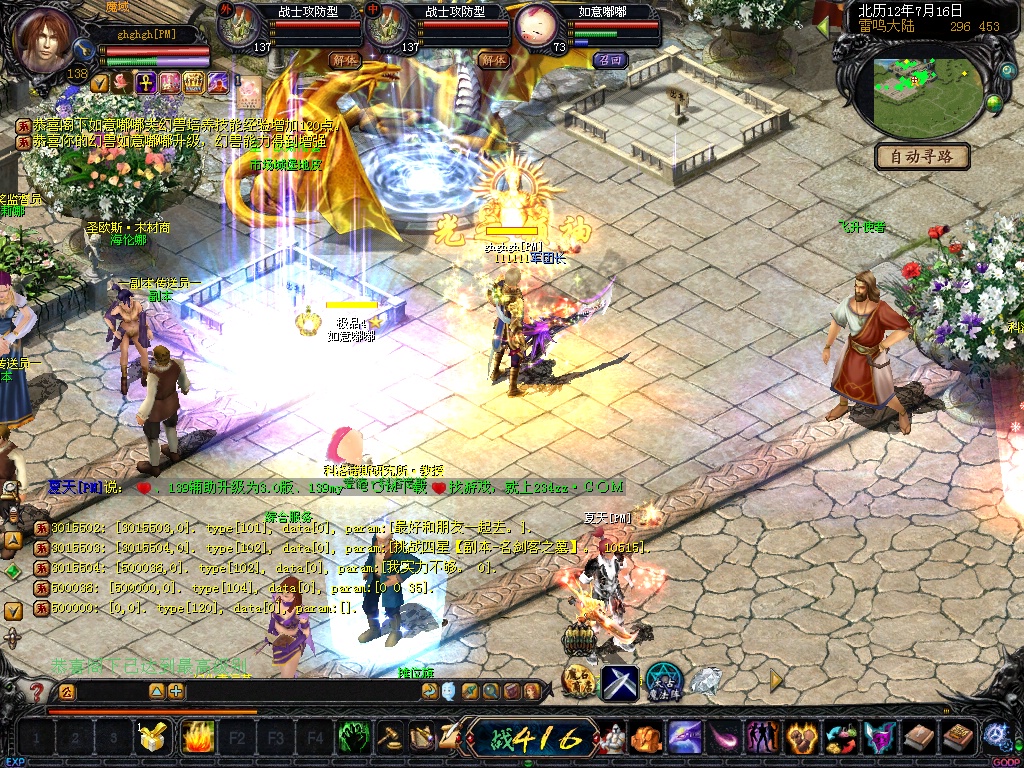This screenshot has height=768, width=1024.
Task: Open the world map globe icon
Action: (994, 103)
